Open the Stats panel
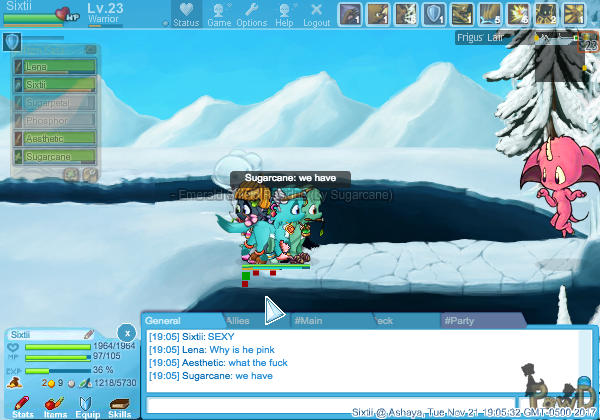This screenshot has height=420, width=600. tap(22, 406)
